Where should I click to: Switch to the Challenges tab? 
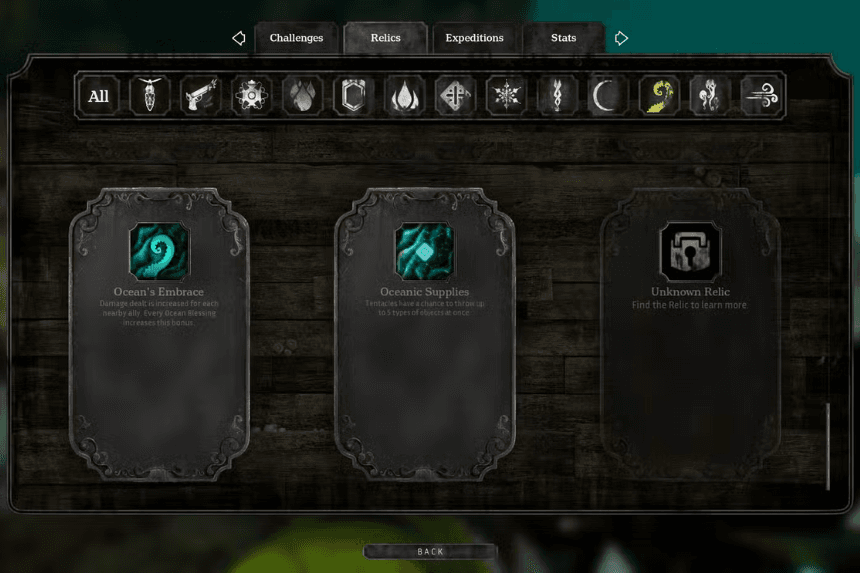pos(296,38)
